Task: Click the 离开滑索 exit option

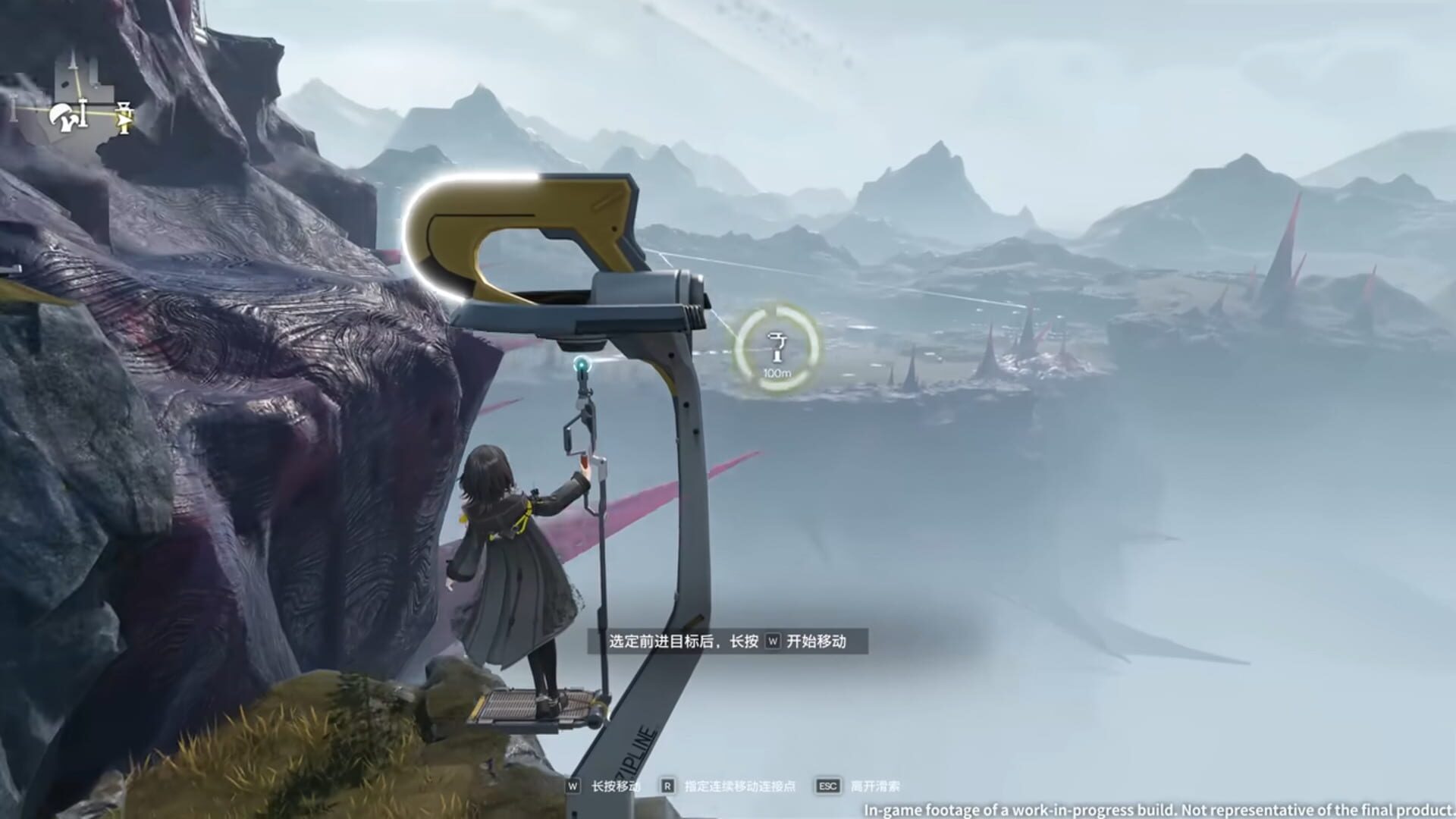Action: click(x=876, y=786)
